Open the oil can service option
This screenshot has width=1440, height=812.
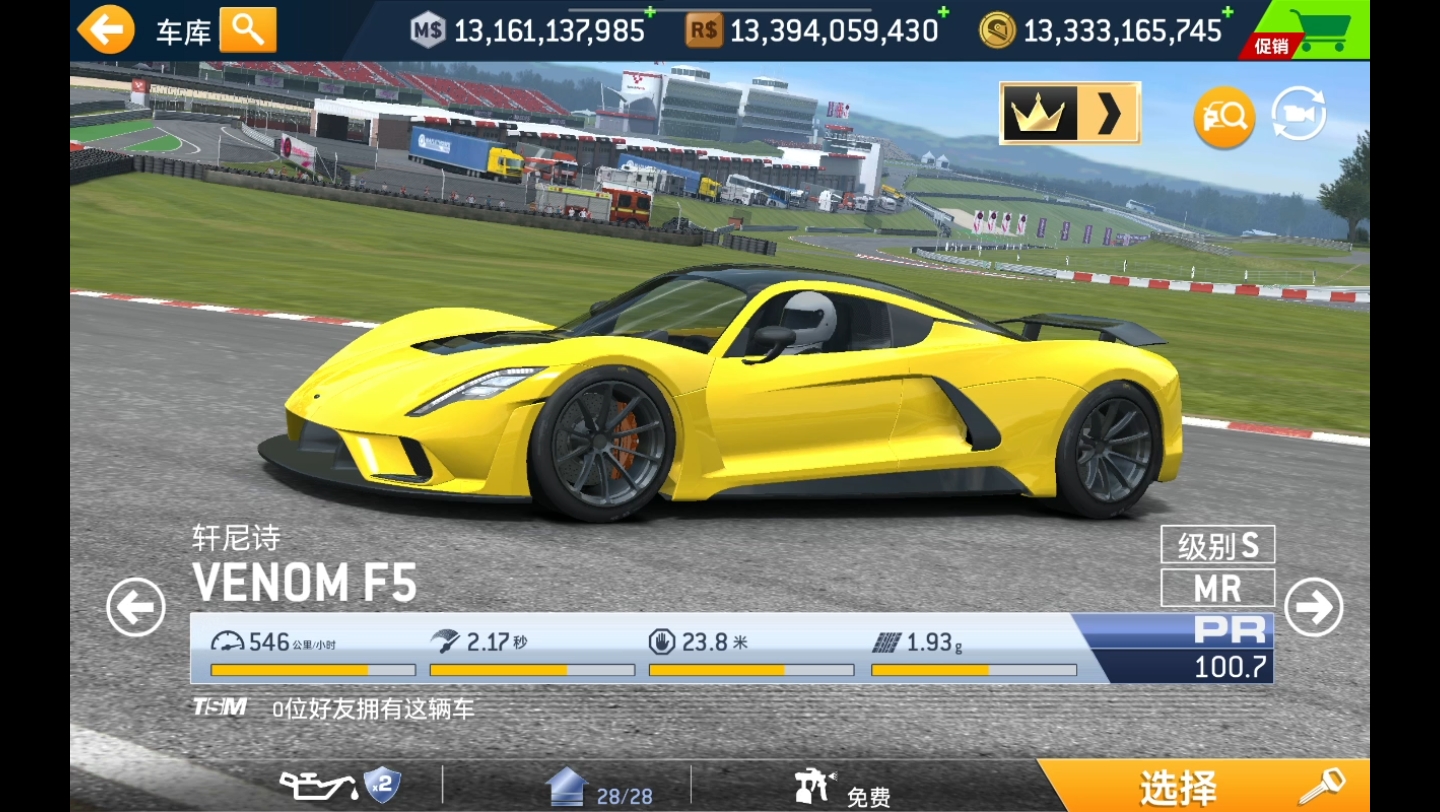click(340, 785)
